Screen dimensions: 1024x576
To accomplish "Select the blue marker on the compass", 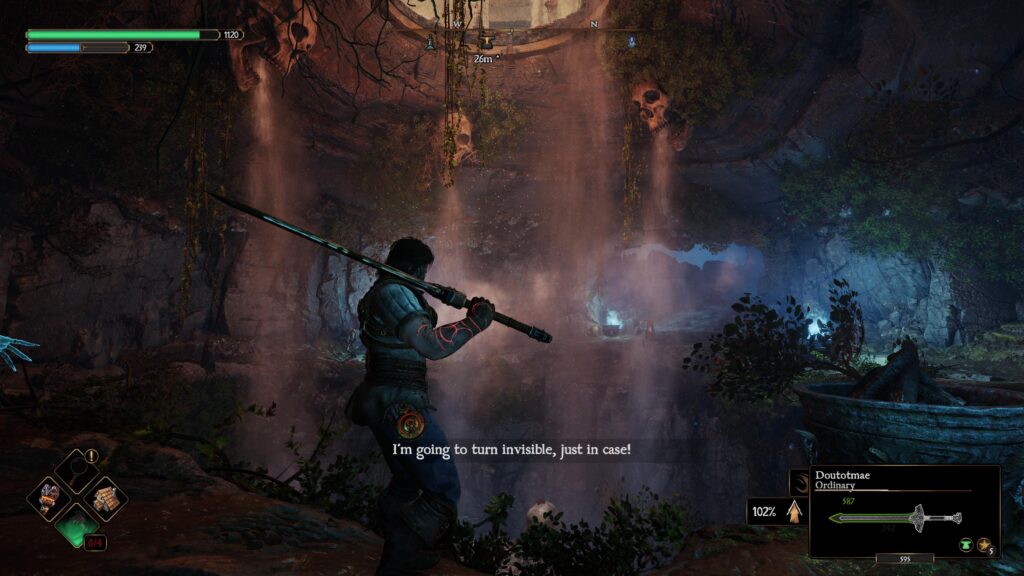I will point(632,42).
